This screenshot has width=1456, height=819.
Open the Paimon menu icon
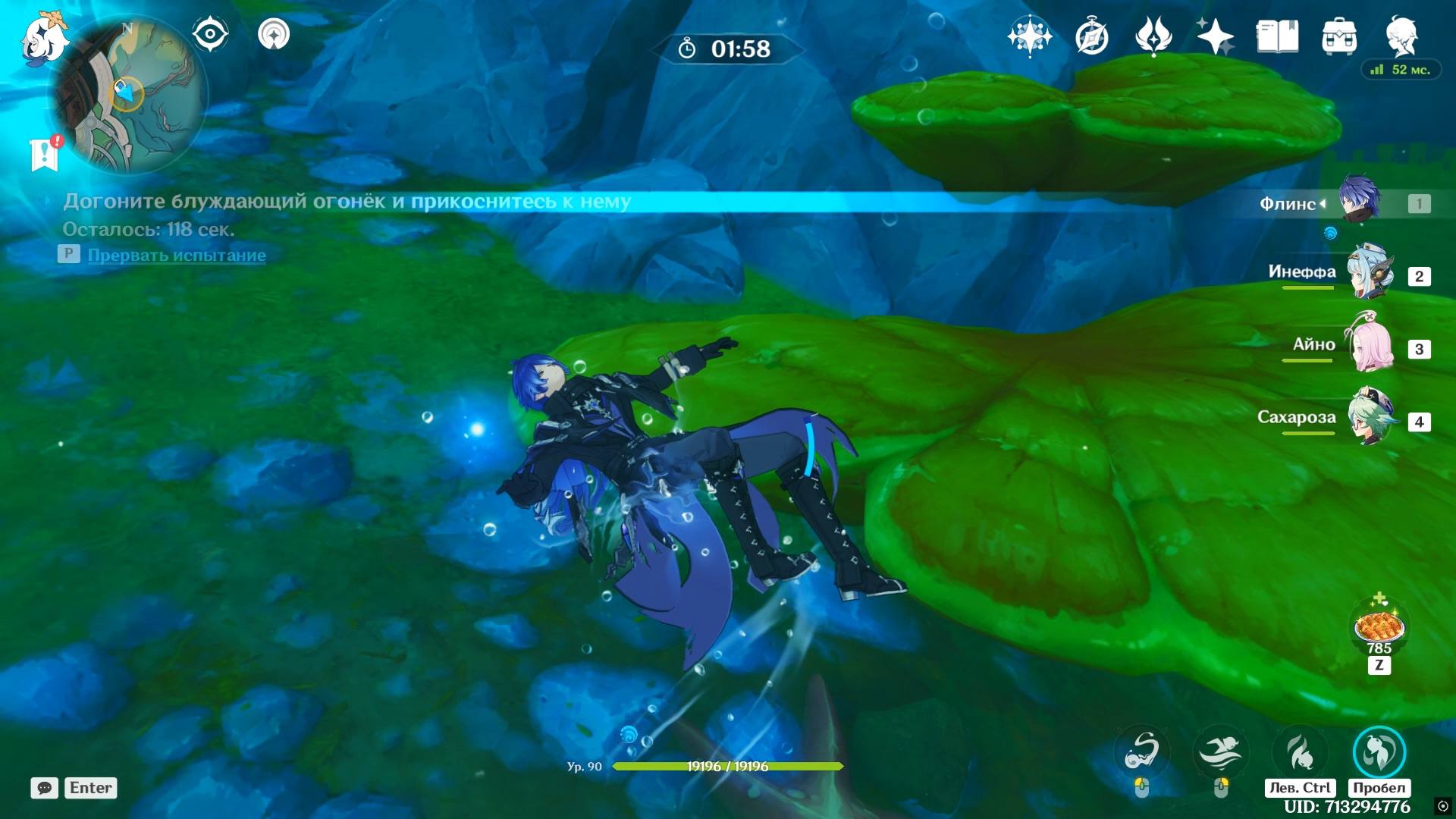click(42, 38)
